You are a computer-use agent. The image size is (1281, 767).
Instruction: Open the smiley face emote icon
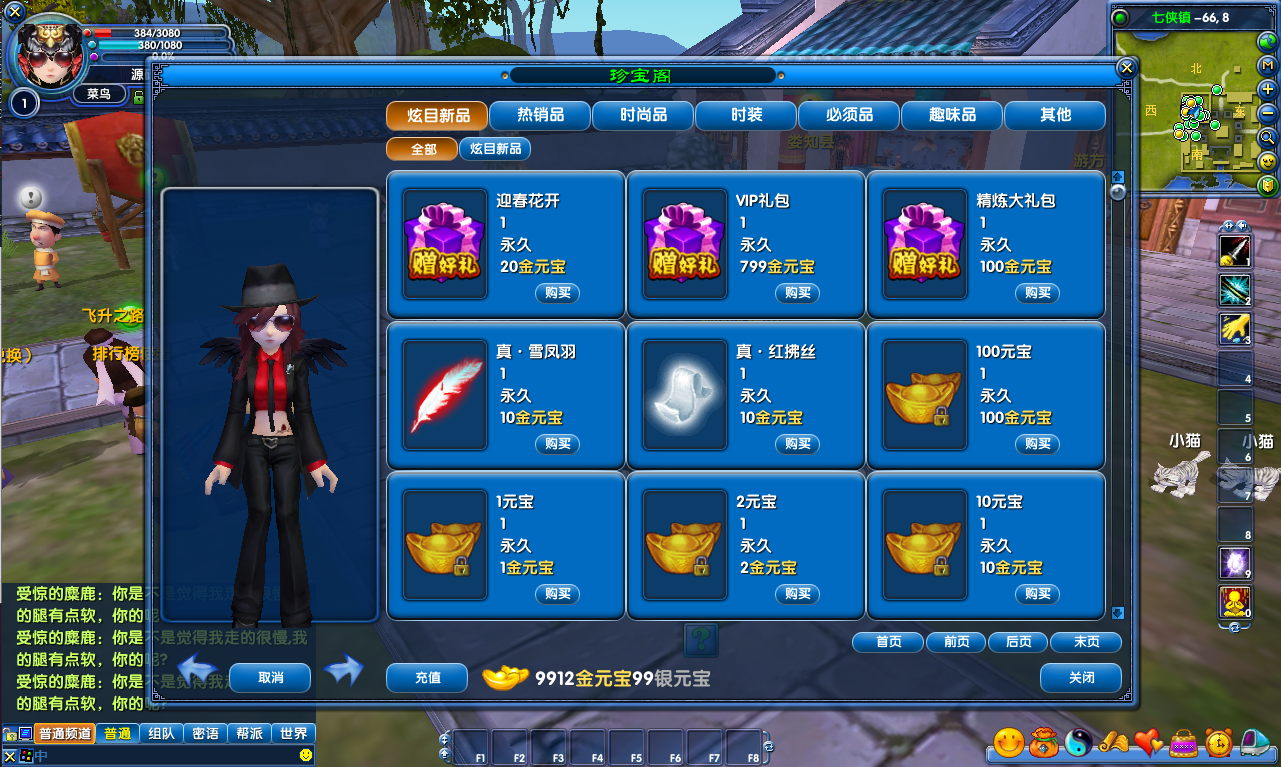point(1009,742)
